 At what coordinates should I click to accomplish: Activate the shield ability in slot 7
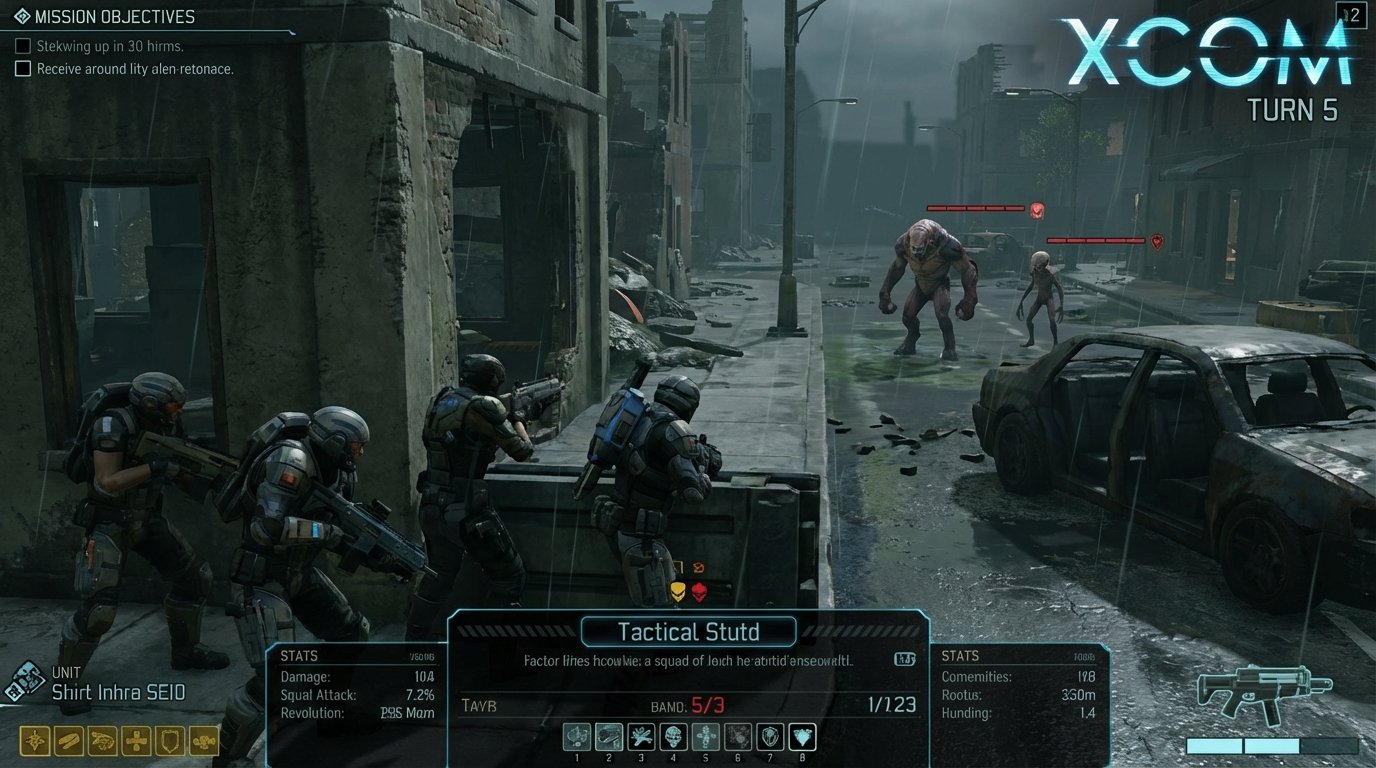[x=770, y=738]
